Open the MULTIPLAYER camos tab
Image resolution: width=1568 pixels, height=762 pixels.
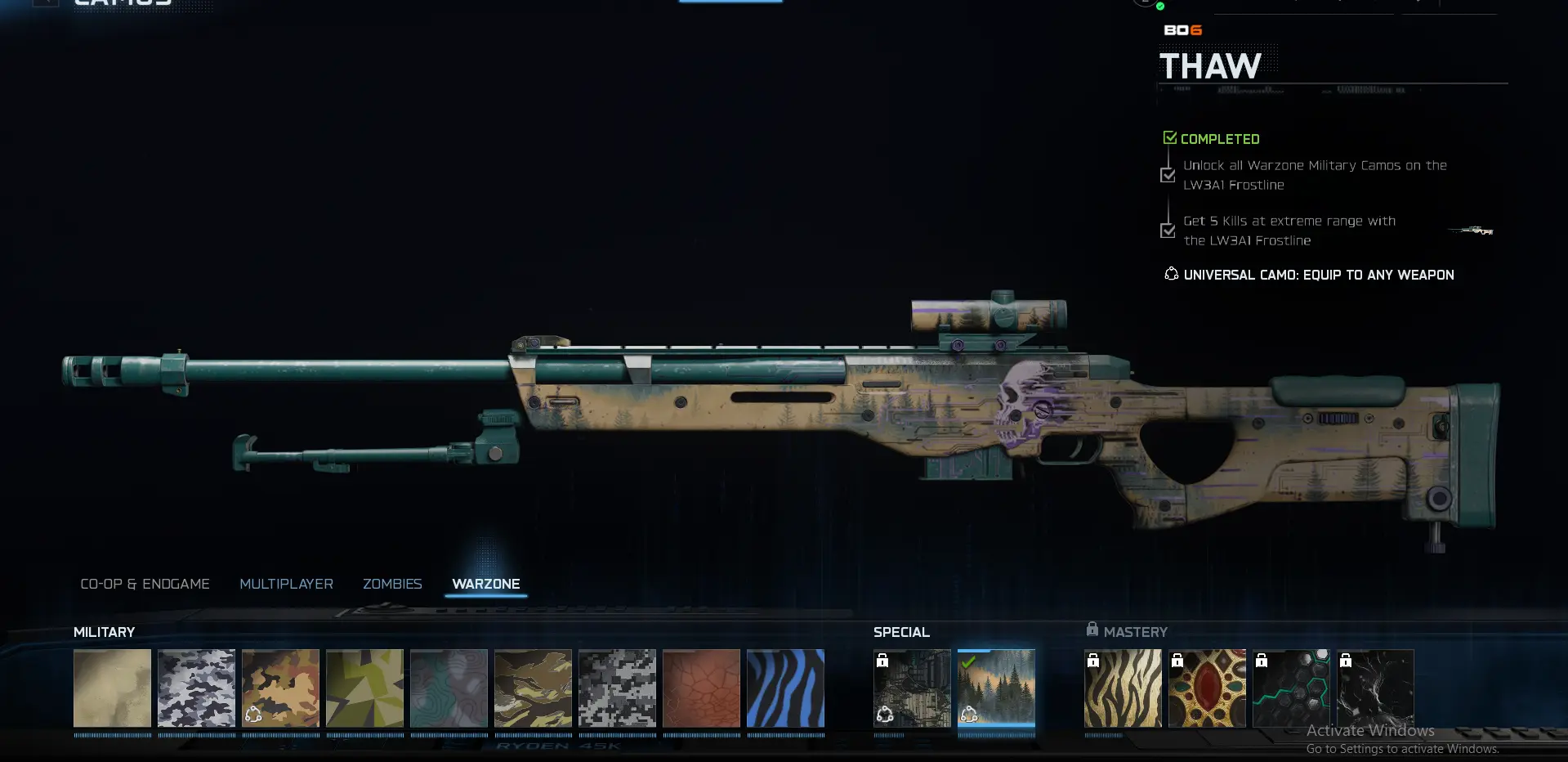pyautogui.click(x=286, y=584)
